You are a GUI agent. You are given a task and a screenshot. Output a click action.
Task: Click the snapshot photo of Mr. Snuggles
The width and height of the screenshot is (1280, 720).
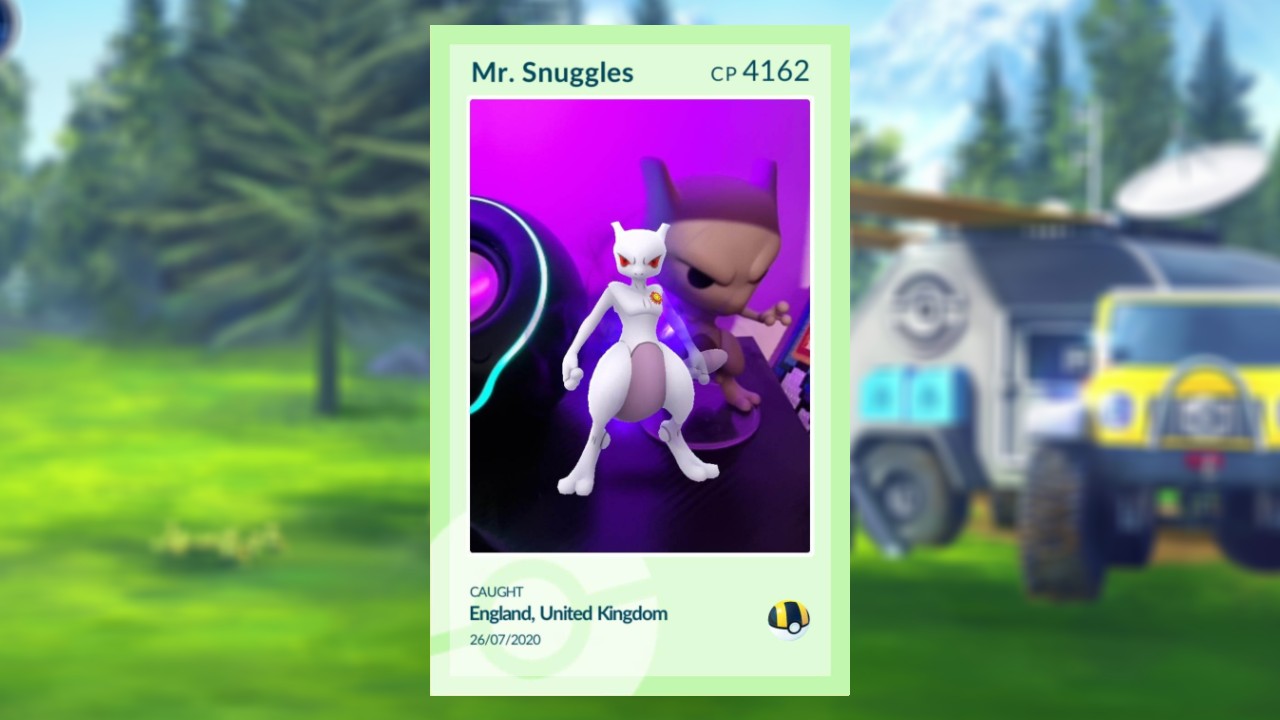pos(639,325)
